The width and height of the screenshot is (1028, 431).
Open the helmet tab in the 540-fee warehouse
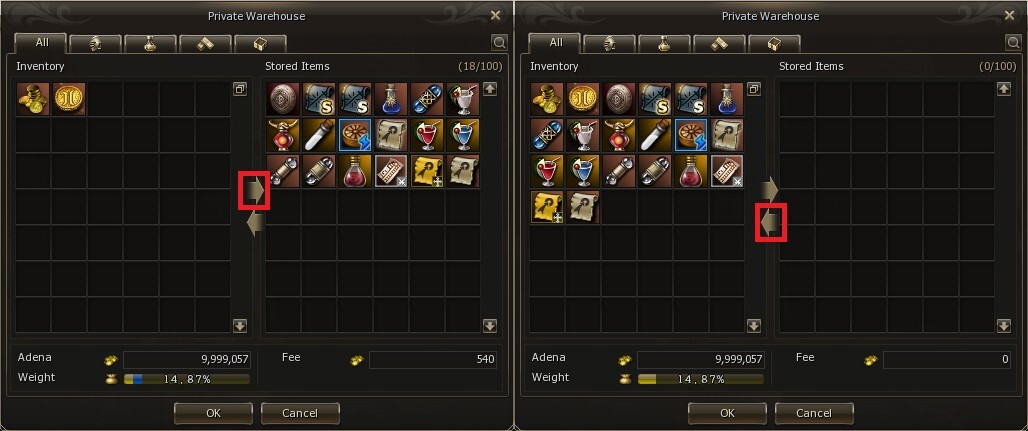point(96,43)
